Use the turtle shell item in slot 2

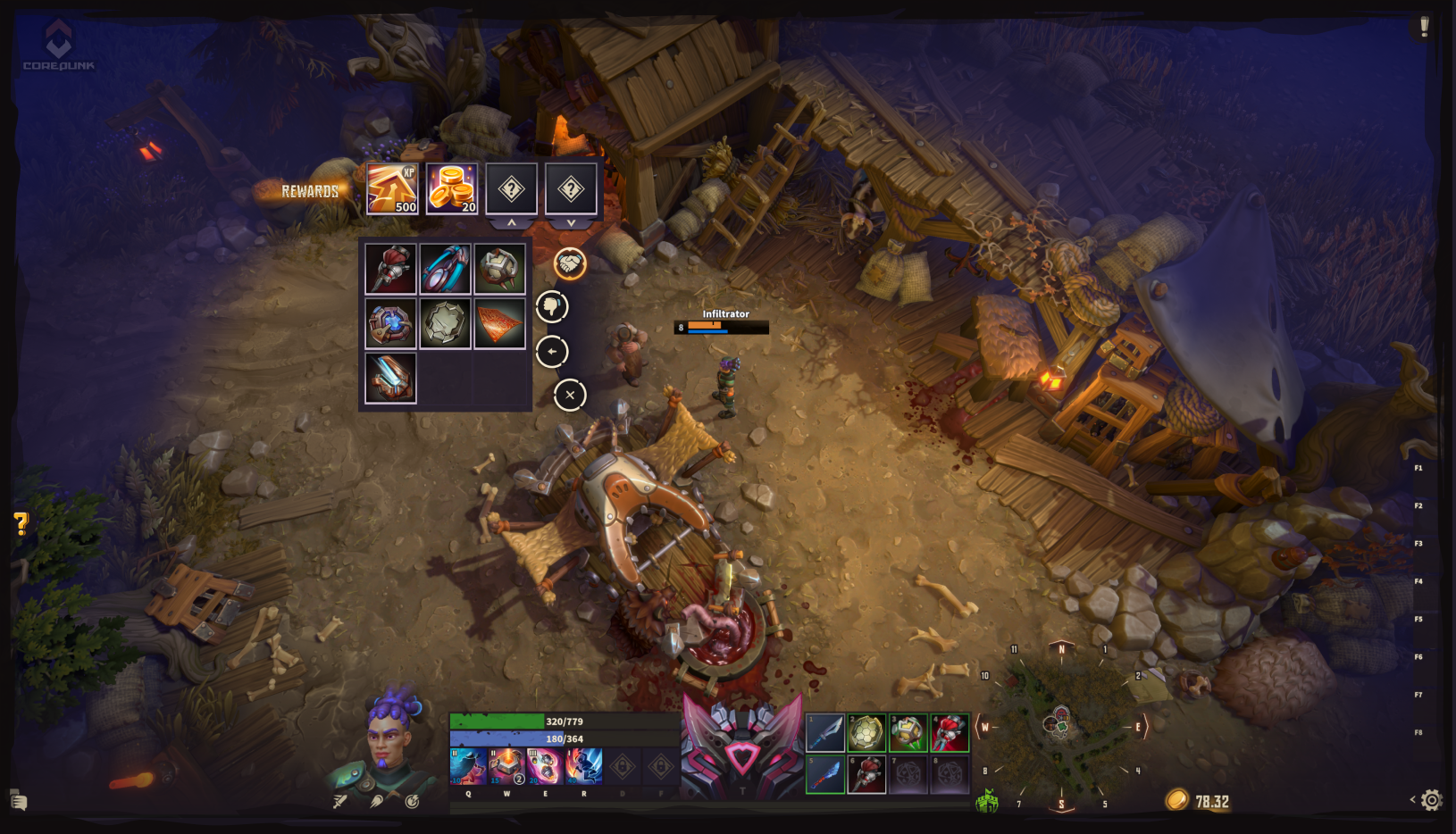[x=866, y=733]
